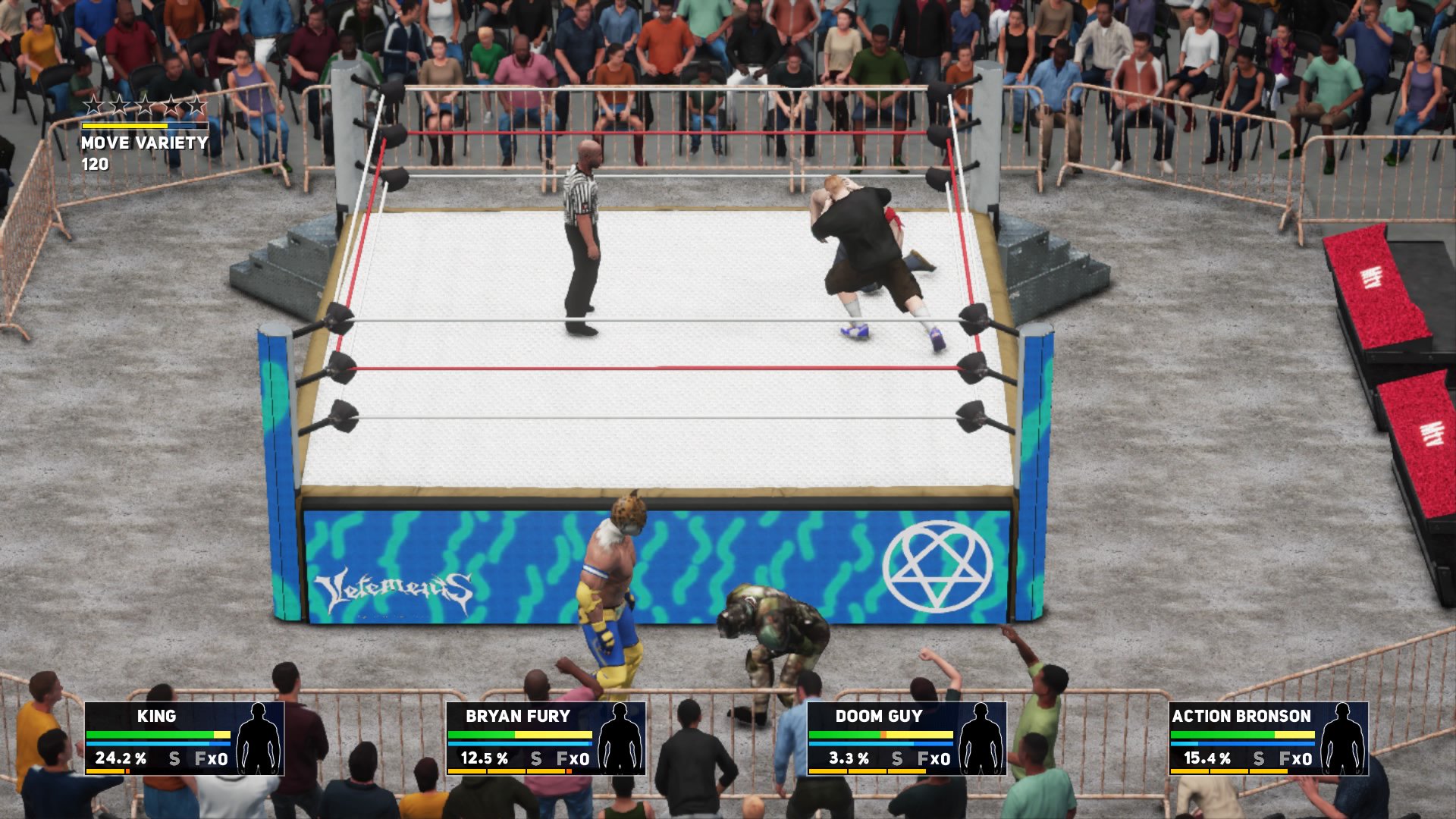Viewport: 1456px width, 819px height.
Task: Click King's body damage silhouette icon
Action: (x=259, y=738)
